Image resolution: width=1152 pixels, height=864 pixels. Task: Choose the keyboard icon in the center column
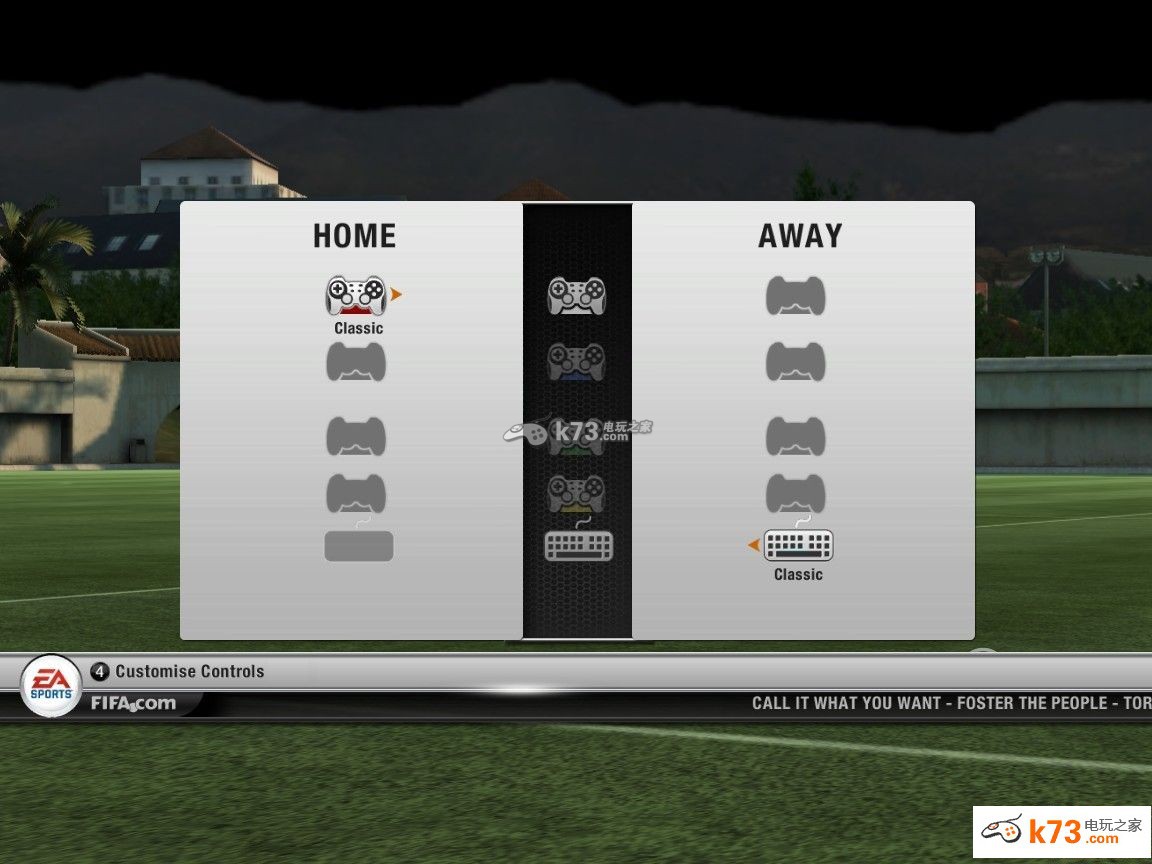578,545
